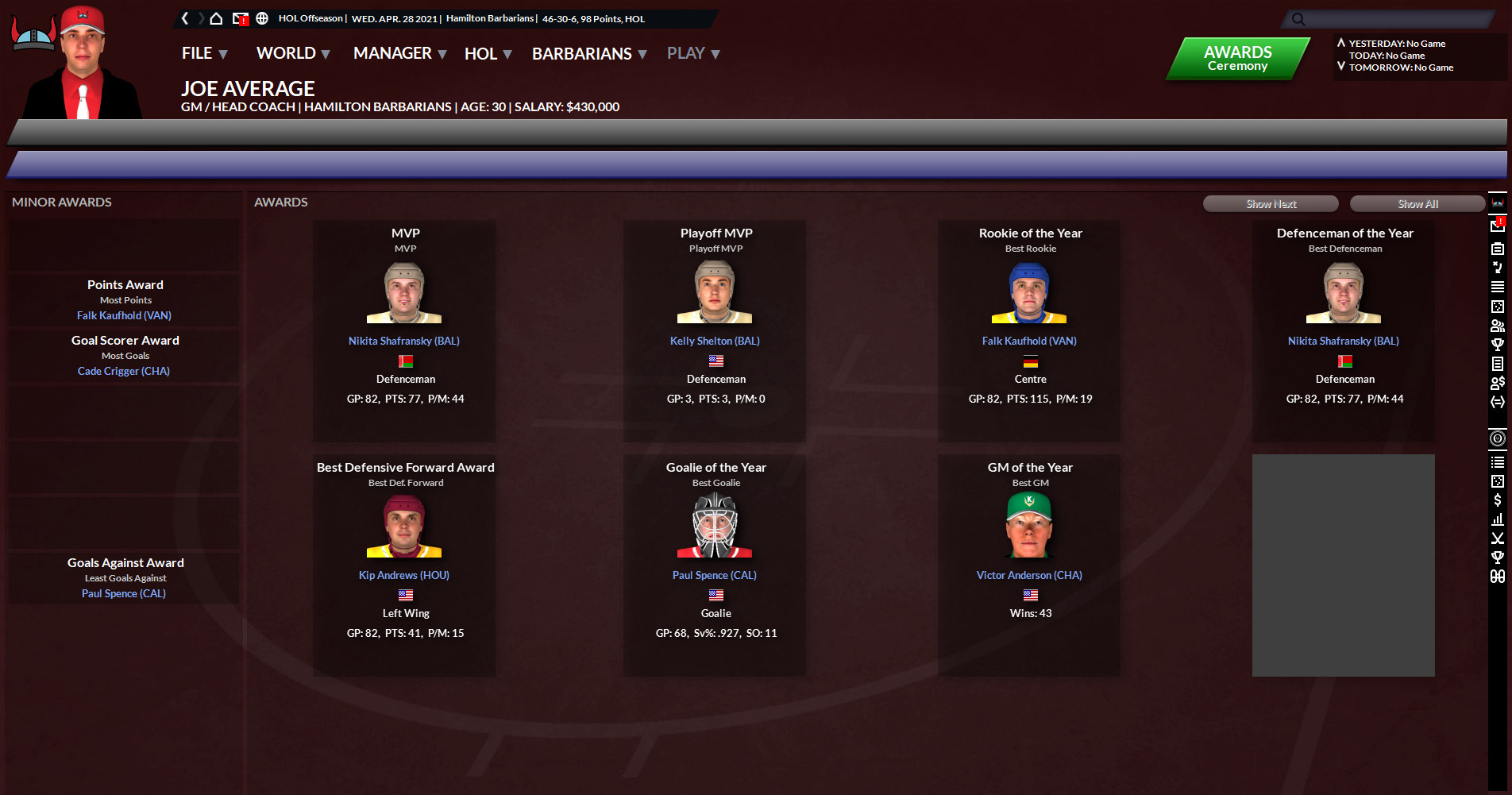Open the roster via the group icon
This screenshot has width=1512, height=795.
(x=1498, y=326)
